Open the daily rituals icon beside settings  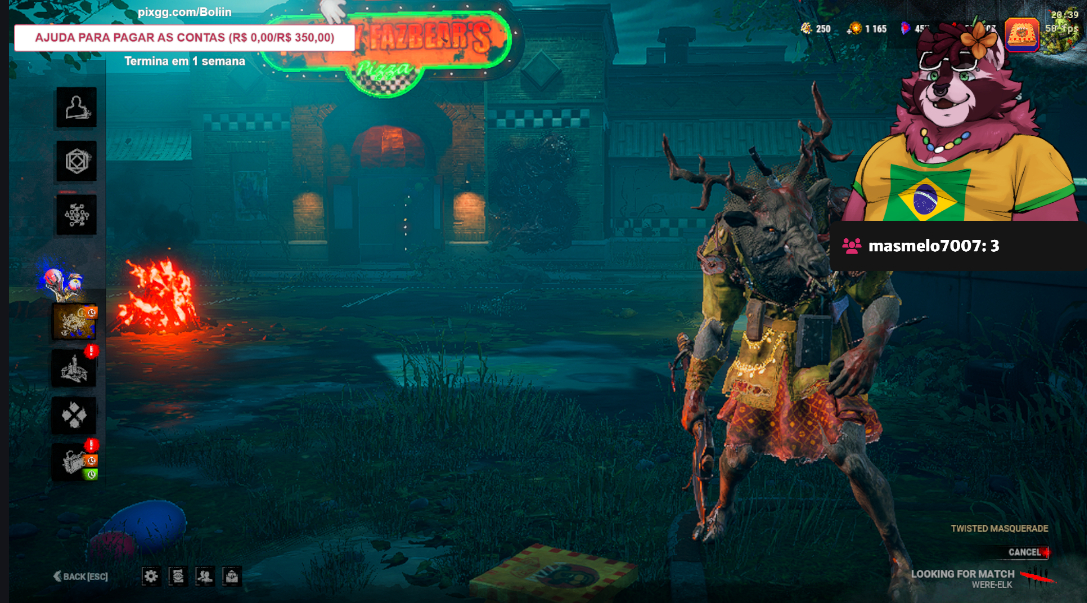tap(177, 576)
